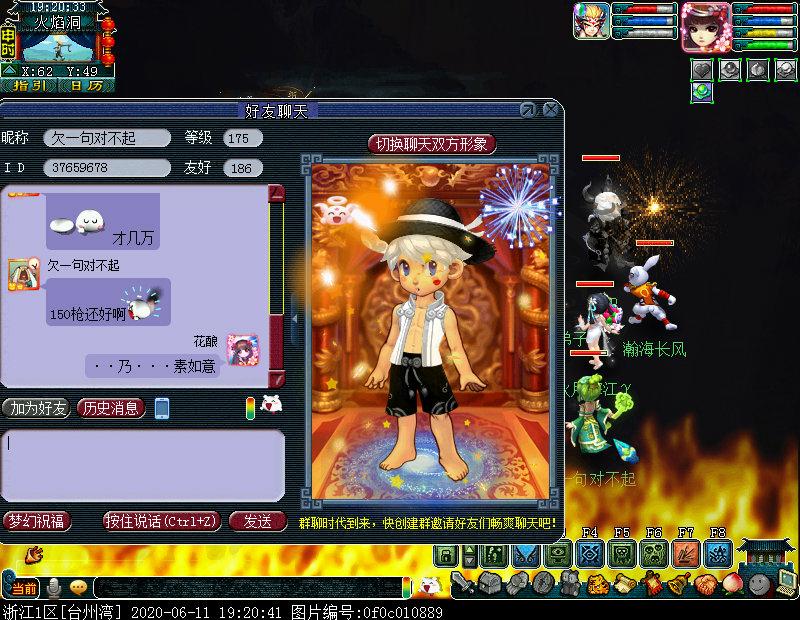Image resolution: width=800 pixels, height=620 pixels.
Task: Close the friend chat window
Action: 550,109
